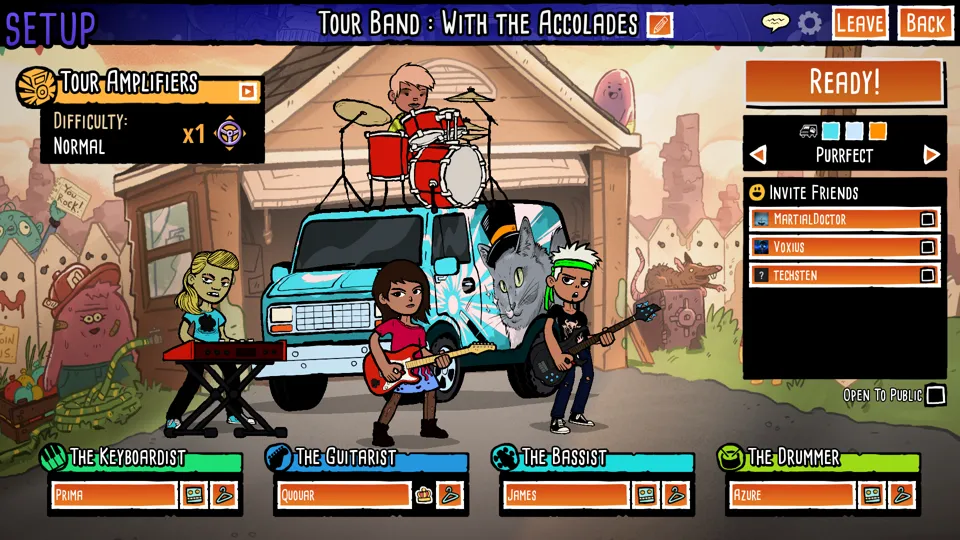Screen dimensions: 960x540
Task: Leave the tour band lobby
Action: pos(860,23)
